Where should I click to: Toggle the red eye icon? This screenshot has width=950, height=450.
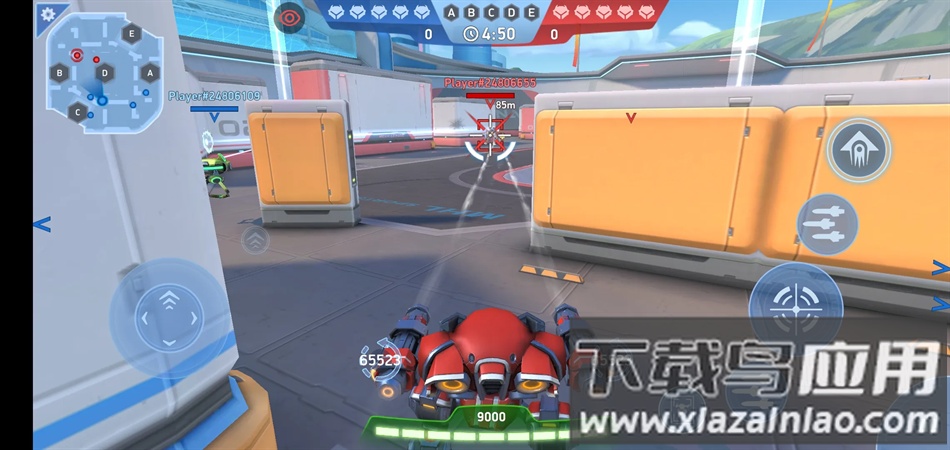click(x=290, y=16)
